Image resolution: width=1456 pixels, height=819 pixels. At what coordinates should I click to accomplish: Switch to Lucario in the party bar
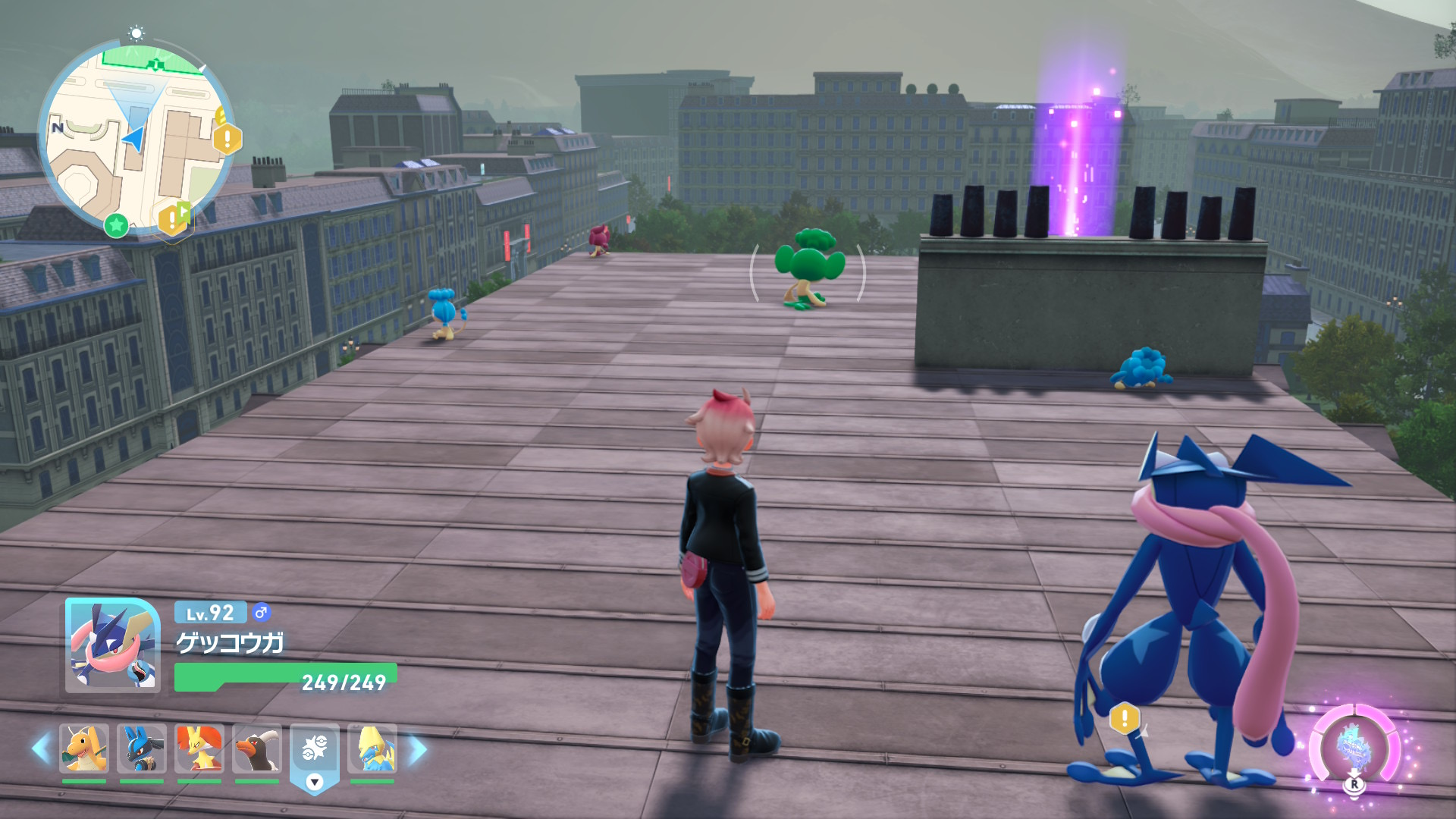click(142, 748)
